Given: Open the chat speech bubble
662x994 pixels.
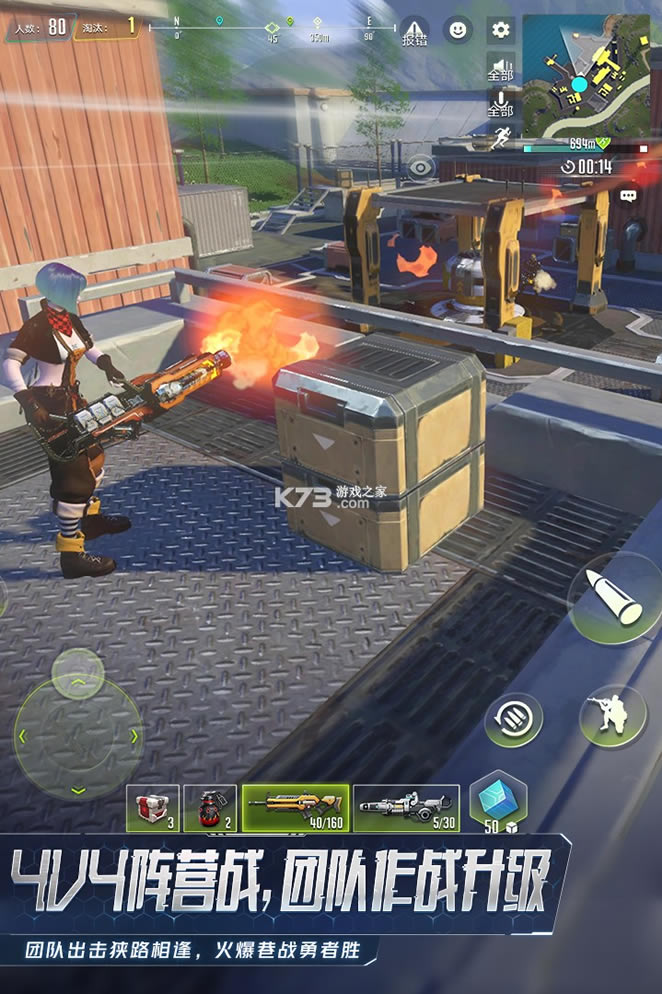Looking at the screenshot, I should 628,195.
